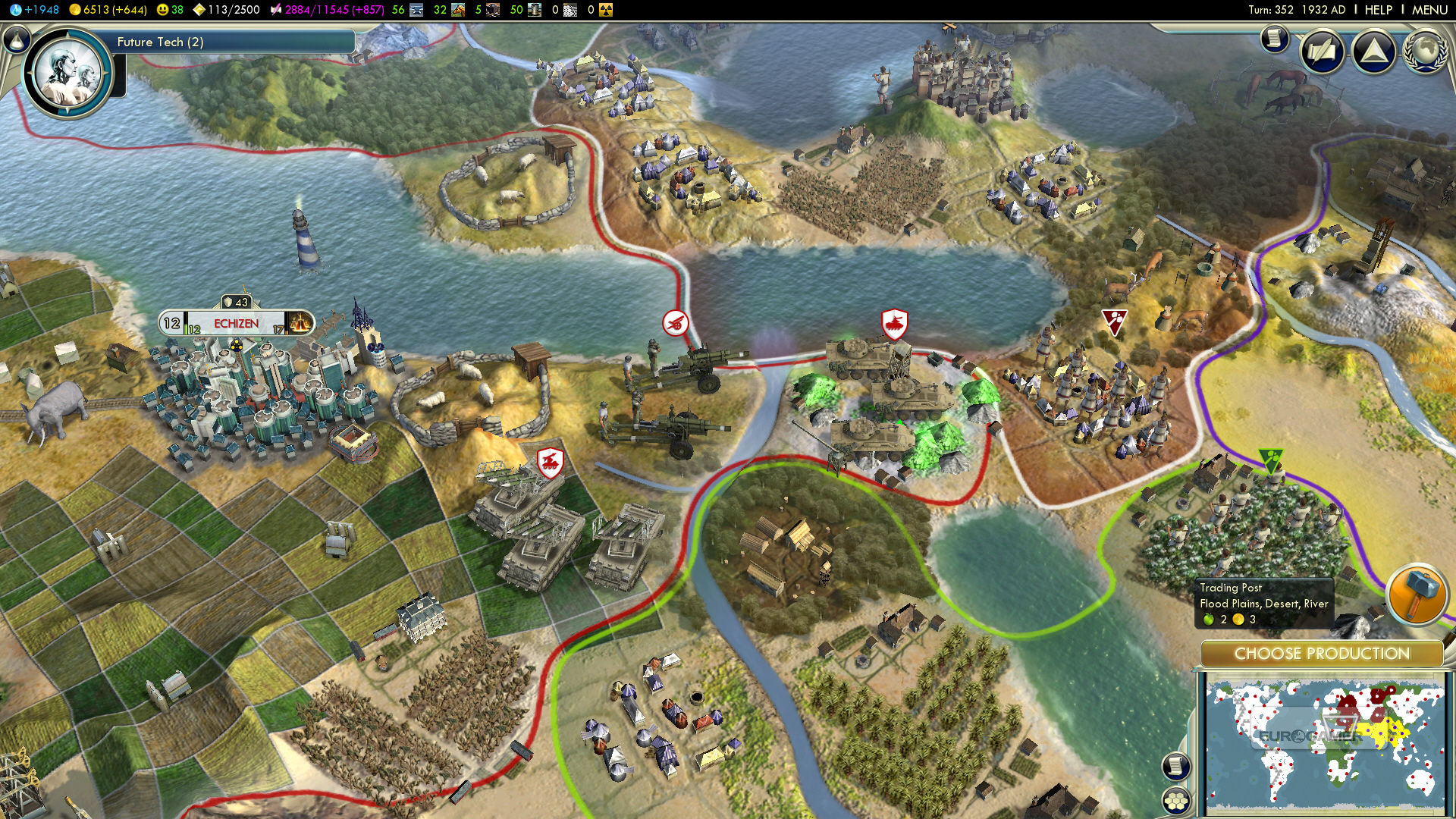
Task: Open the Future Tech research portrait
Action: [x=68, y=74]
